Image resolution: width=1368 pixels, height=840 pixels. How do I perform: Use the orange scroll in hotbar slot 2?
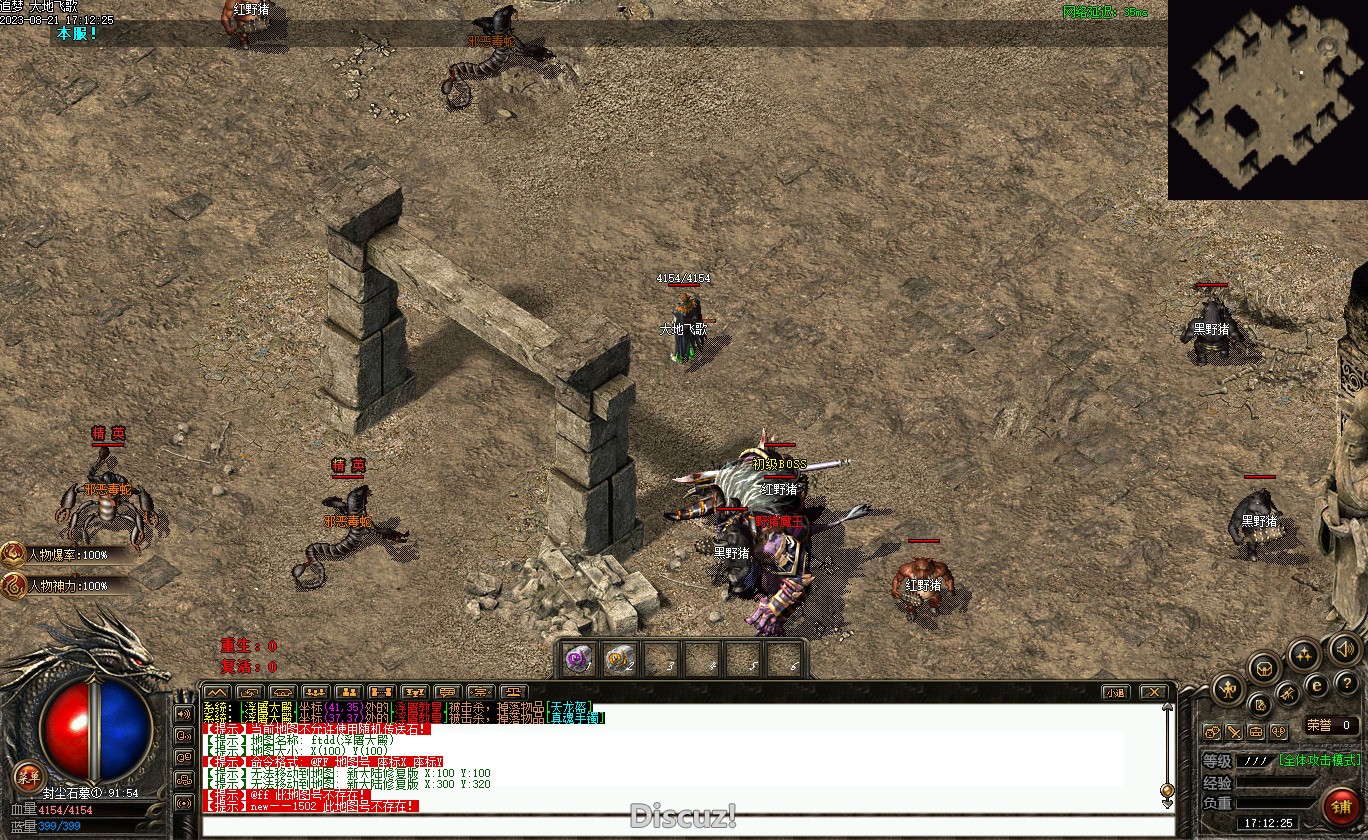[620, 659]
